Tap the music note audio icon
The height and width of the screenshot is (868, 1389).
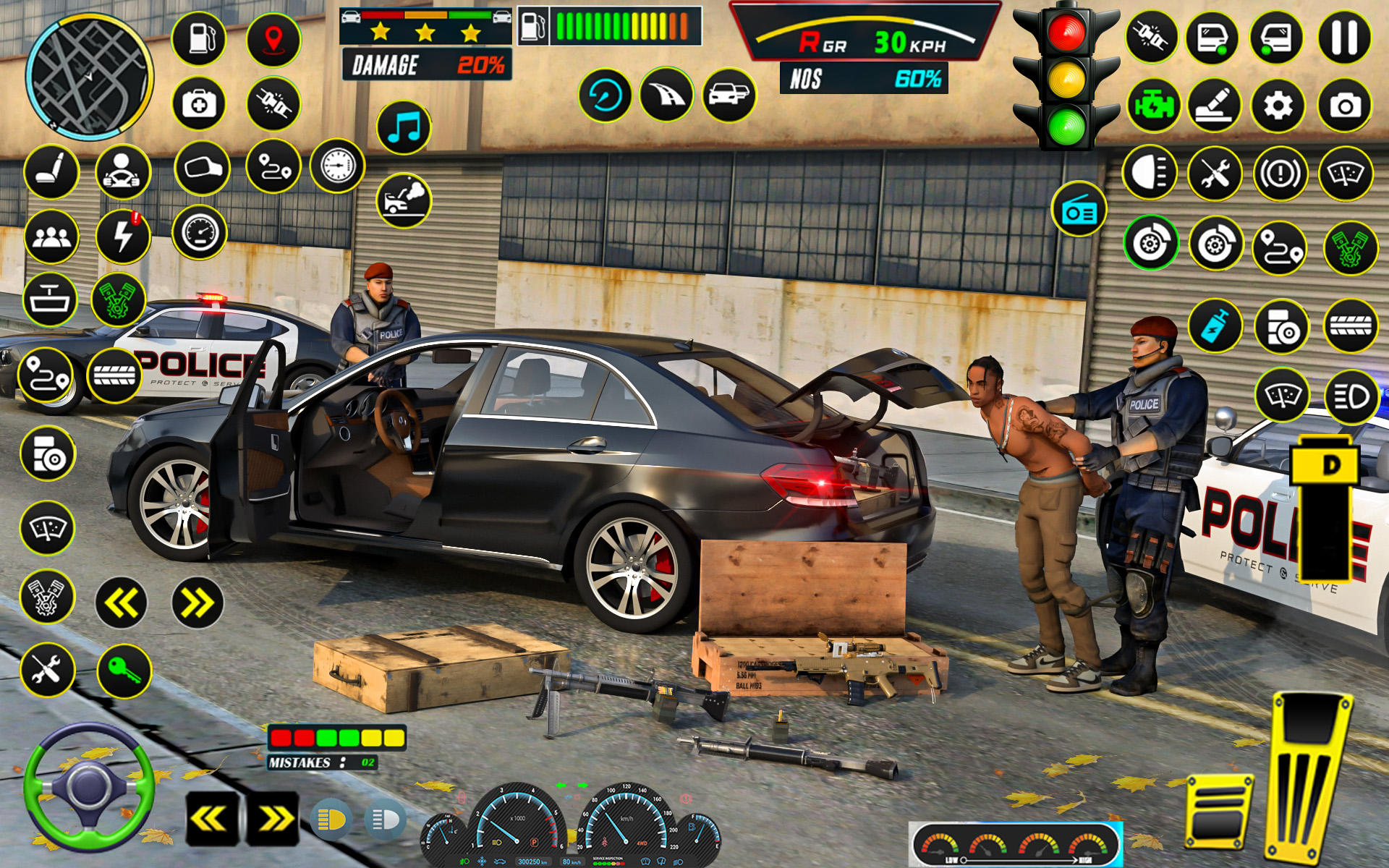pos(402,129)
